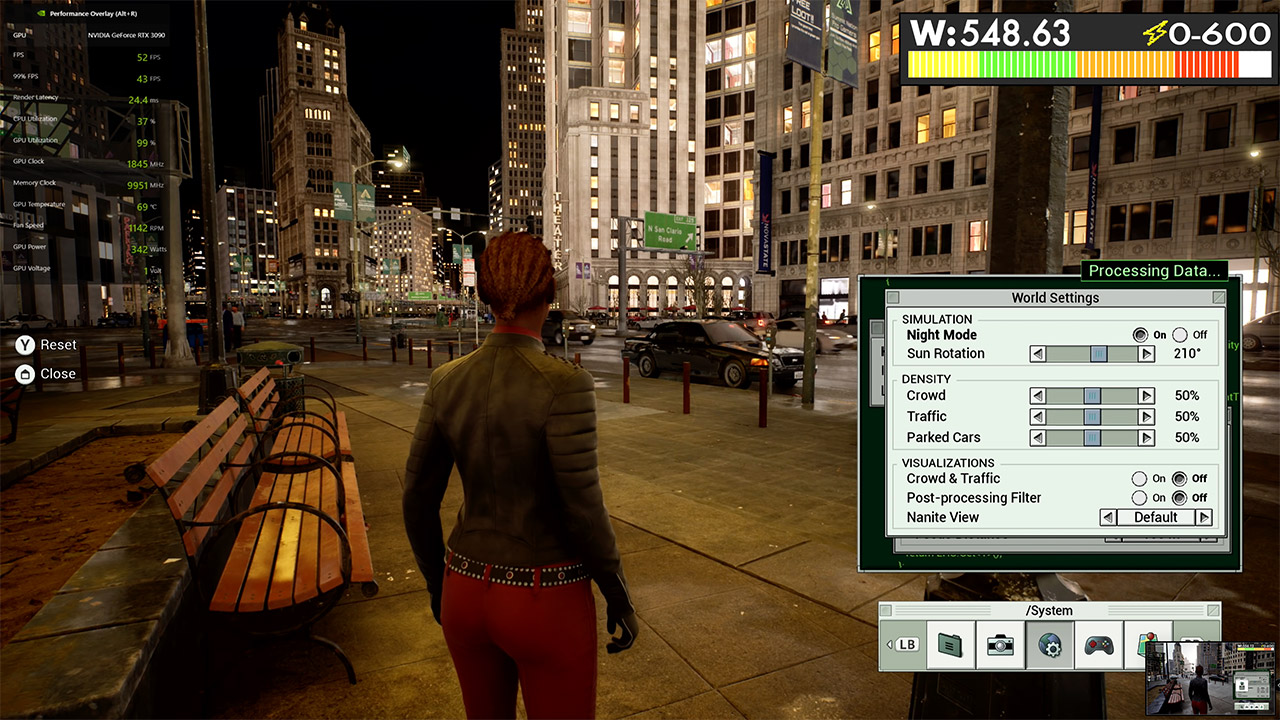The width and height of the screenshot is (1280, 720).
Task: Switch Nanite View to previous option
Action: (x=1108, y=518)
